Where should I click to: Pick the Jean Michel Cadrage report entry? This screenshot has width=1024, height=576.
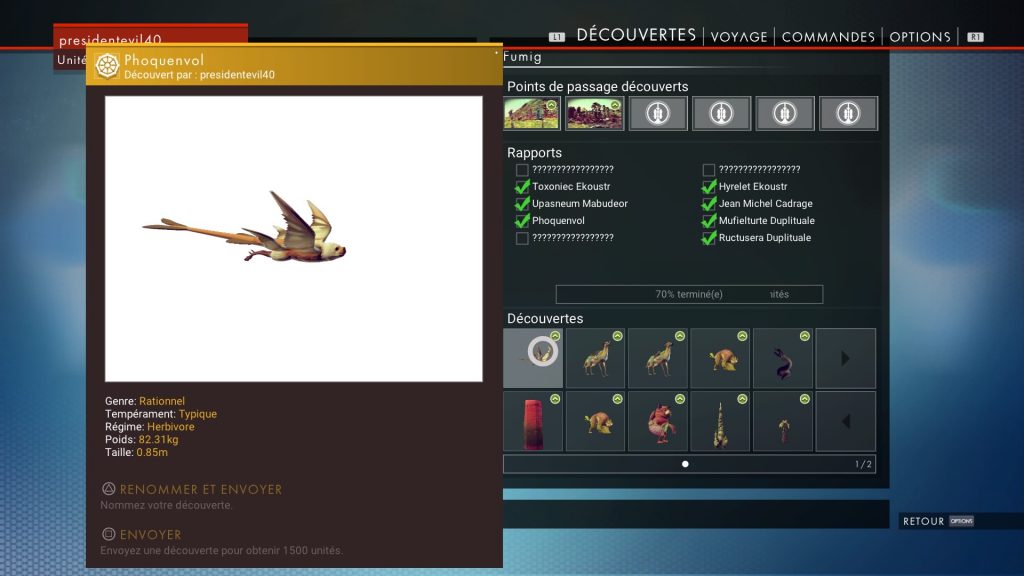pyautogui.click(x=765, y=204)
